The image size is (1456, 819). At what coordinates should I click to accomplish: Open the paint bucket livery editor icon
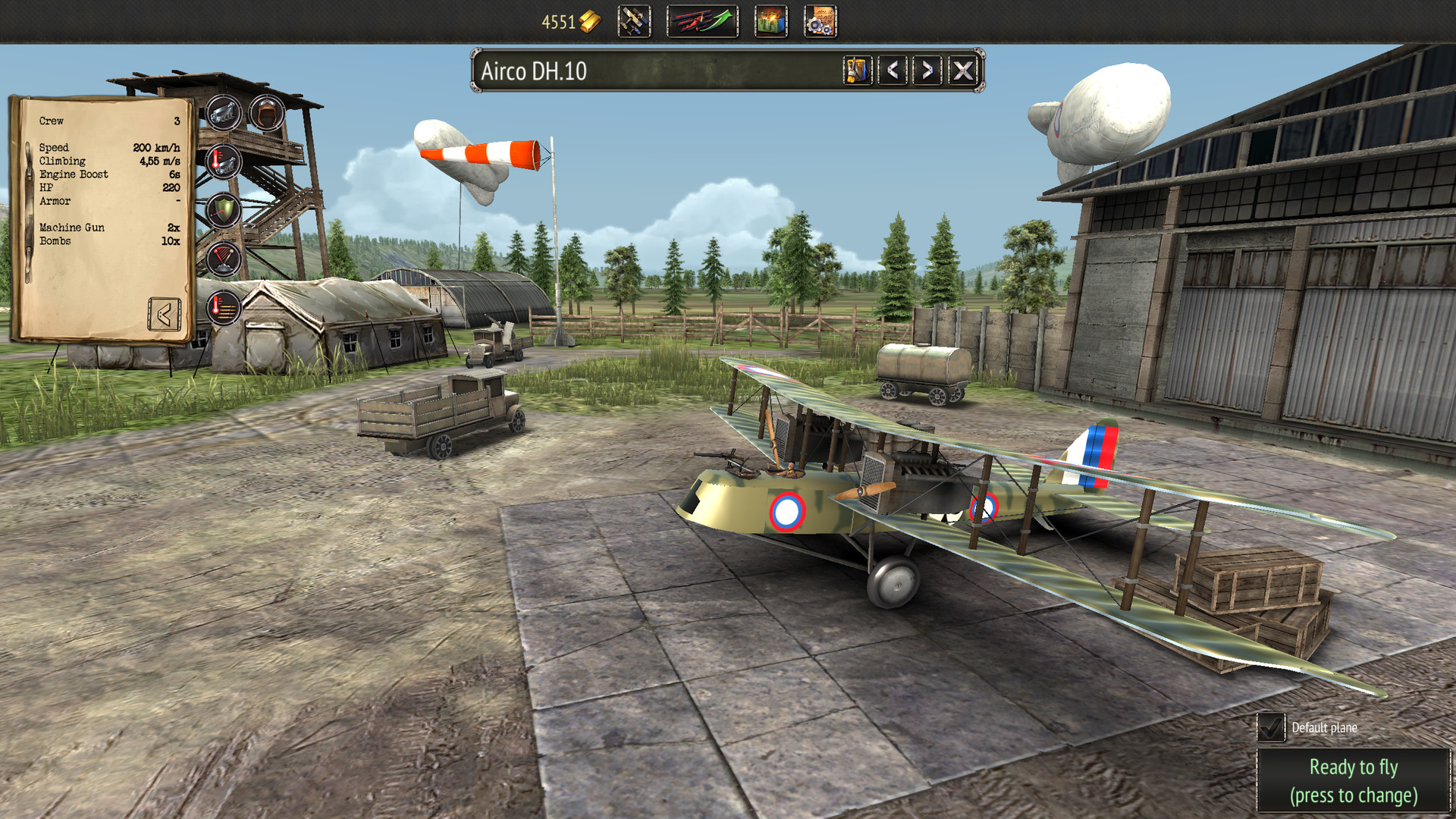(856, 73)
